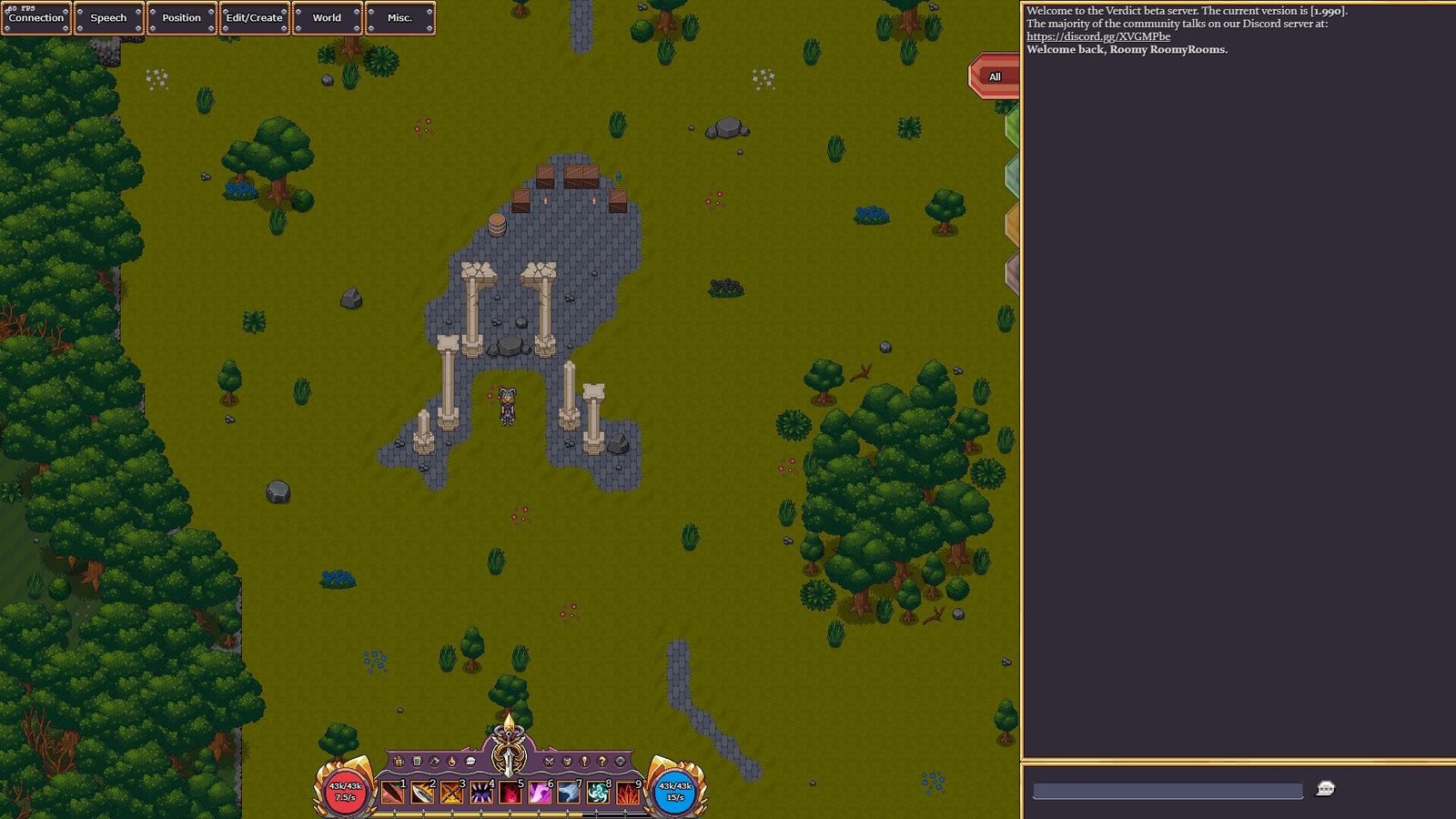Open the Speech menu
Screen dimensions: 1456x819
click(108, 18)
